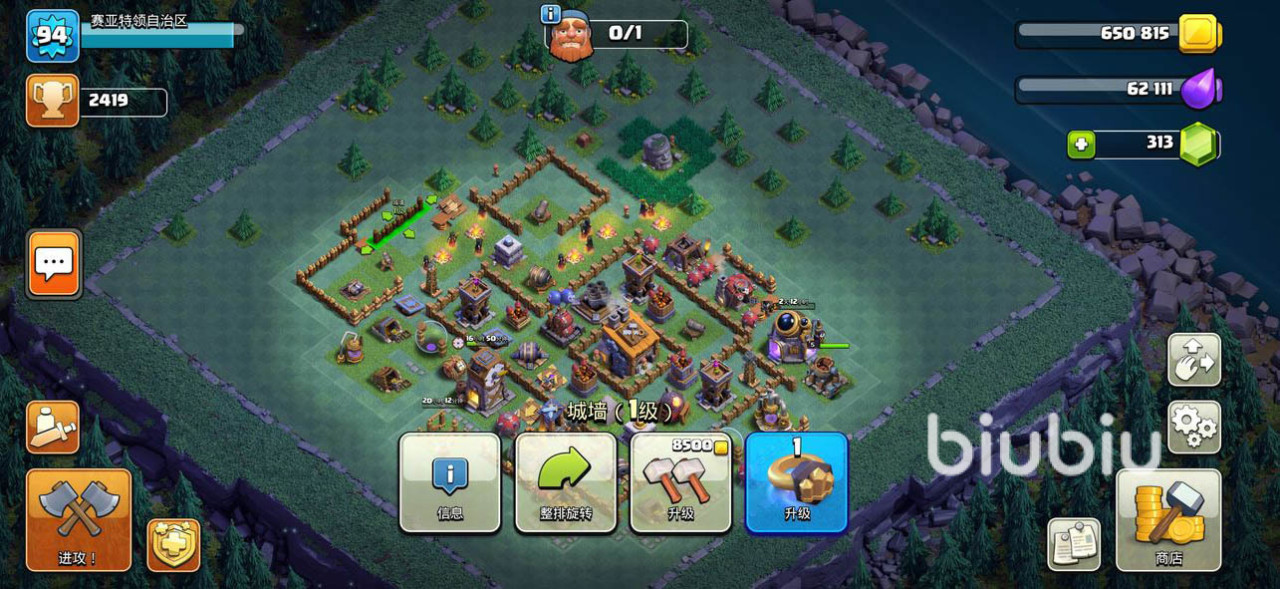Upgrade the wall using the wall ring
This screenshot has width=1280, height=589.
[796, 482]
